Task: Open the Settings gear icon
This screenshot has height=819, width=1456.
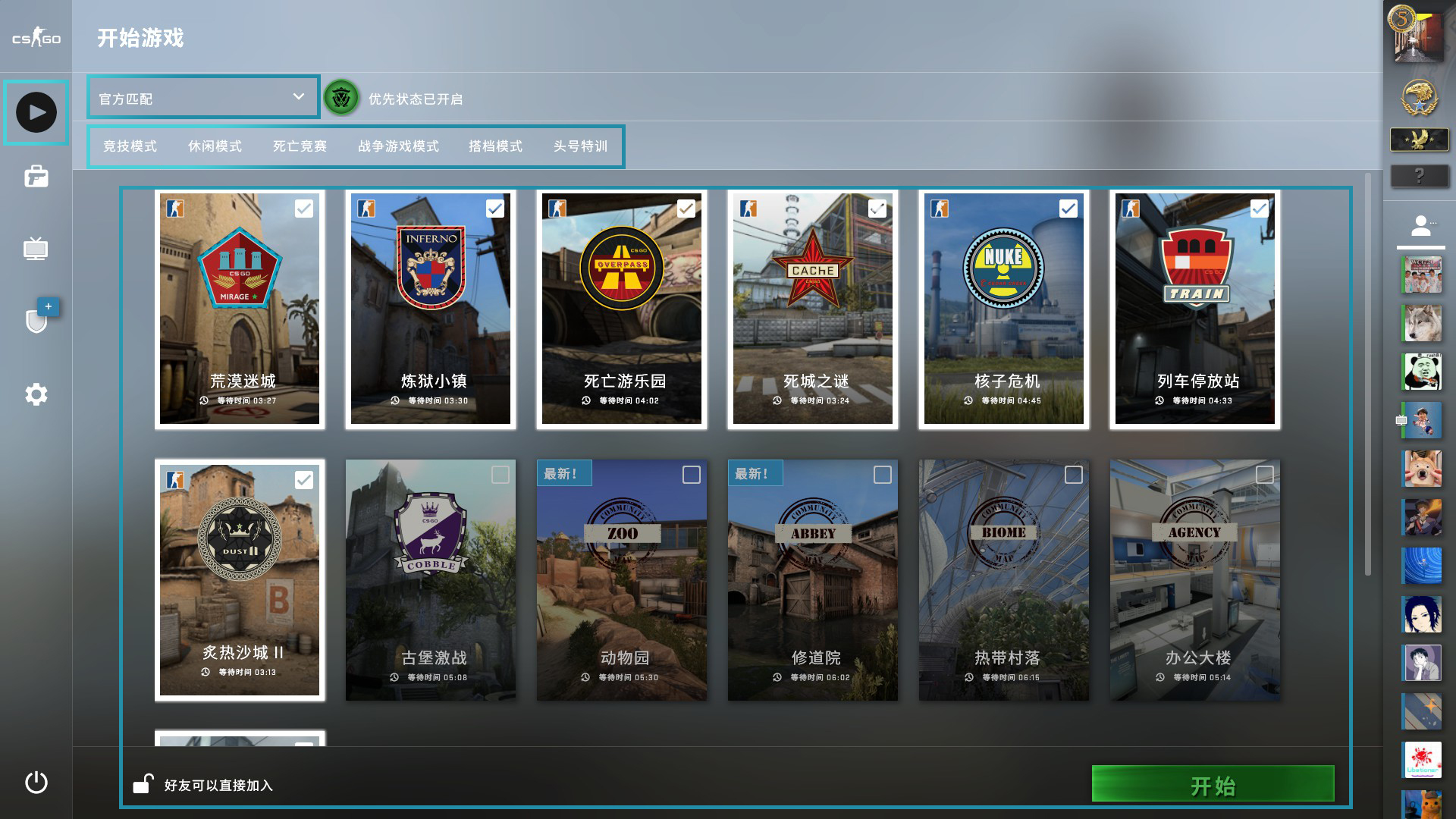Action: pos(36,394)
